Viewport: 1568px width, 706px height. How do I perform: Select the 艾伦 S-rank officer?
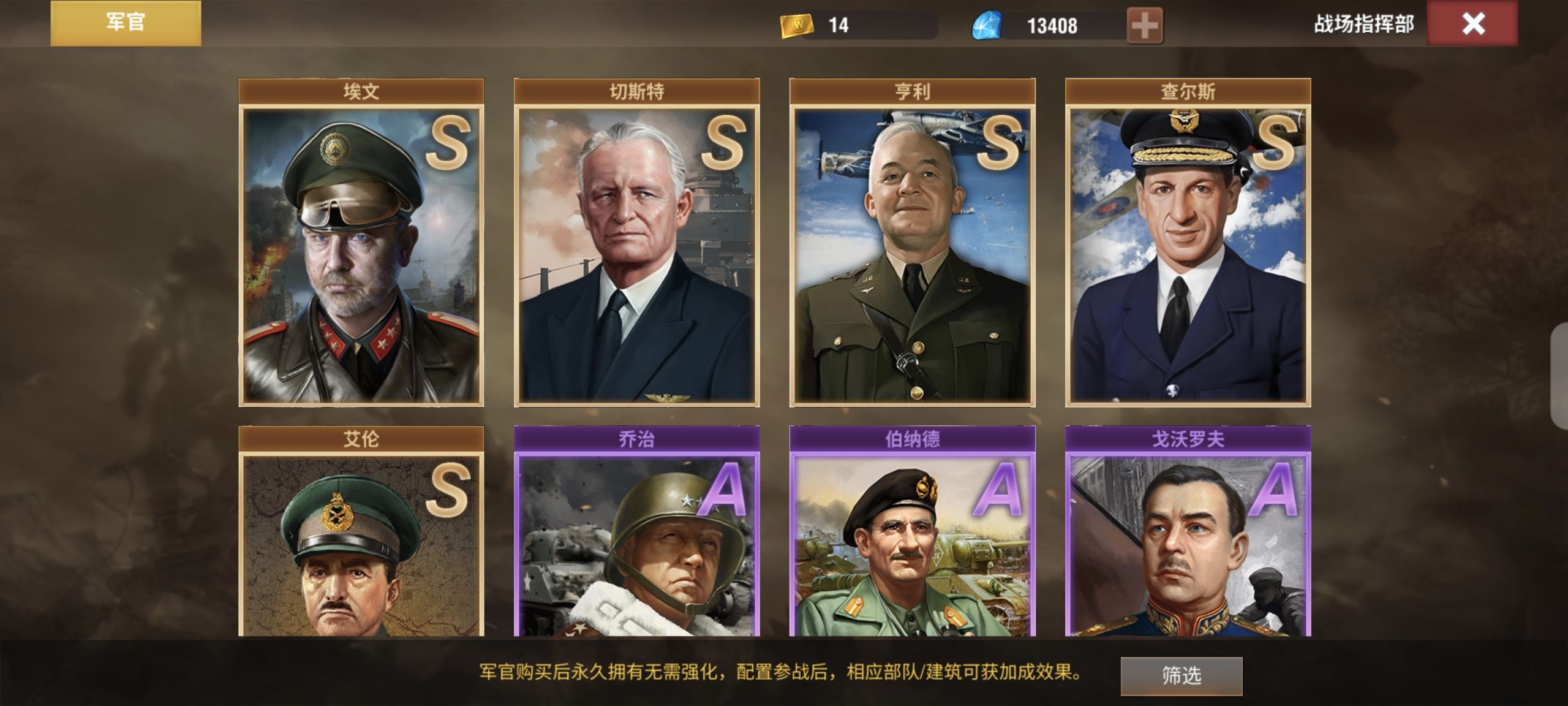(361, 531)
